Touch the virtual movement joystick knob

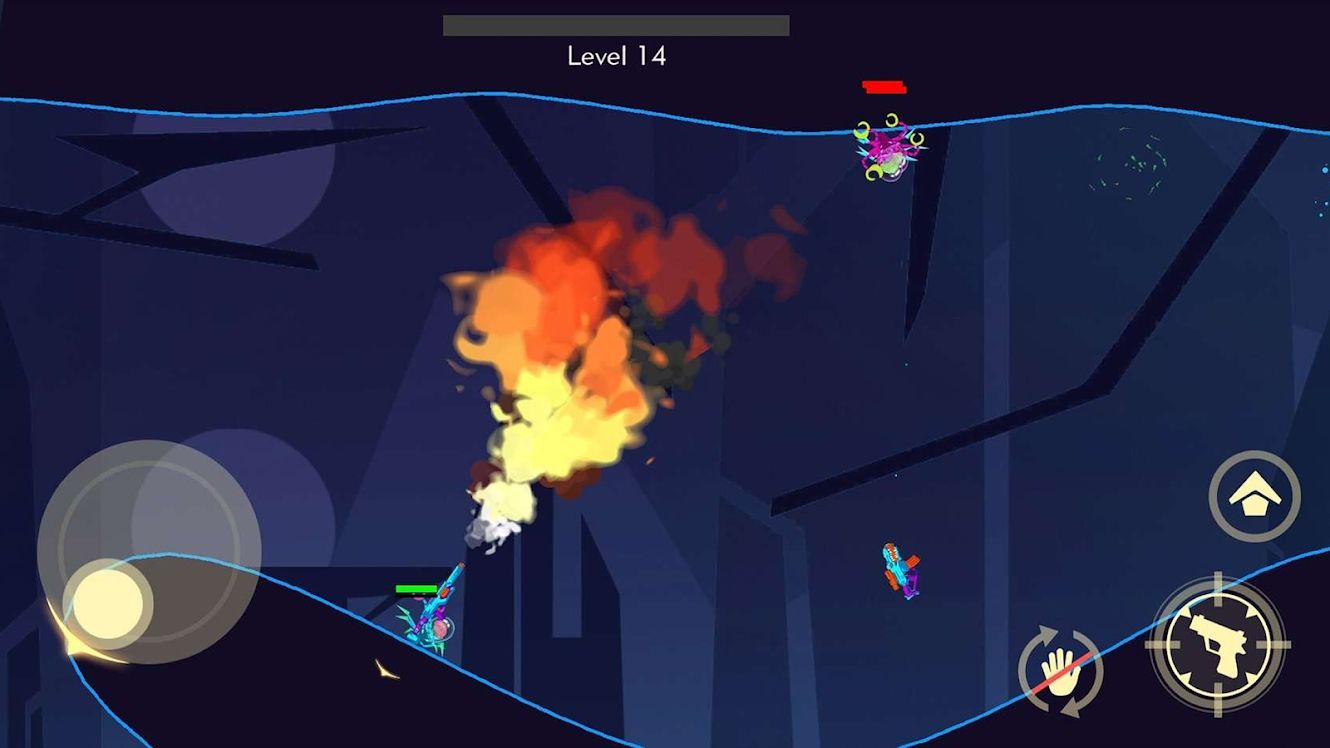point(108,604)
